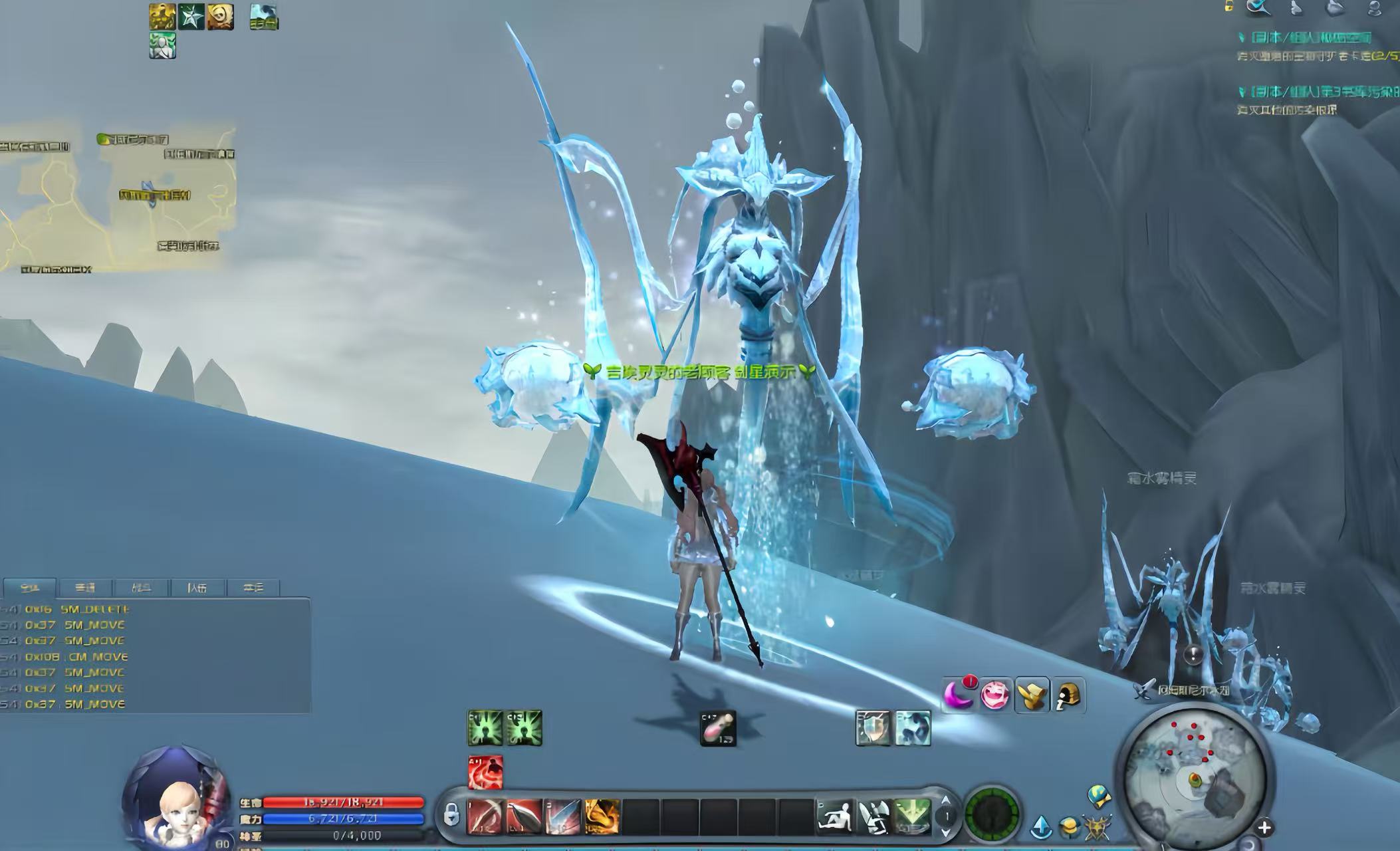The width and height of the screenshot is (1400, 851).
Task: Open the pink laughing face emote icon
Action: coord(994,695)
